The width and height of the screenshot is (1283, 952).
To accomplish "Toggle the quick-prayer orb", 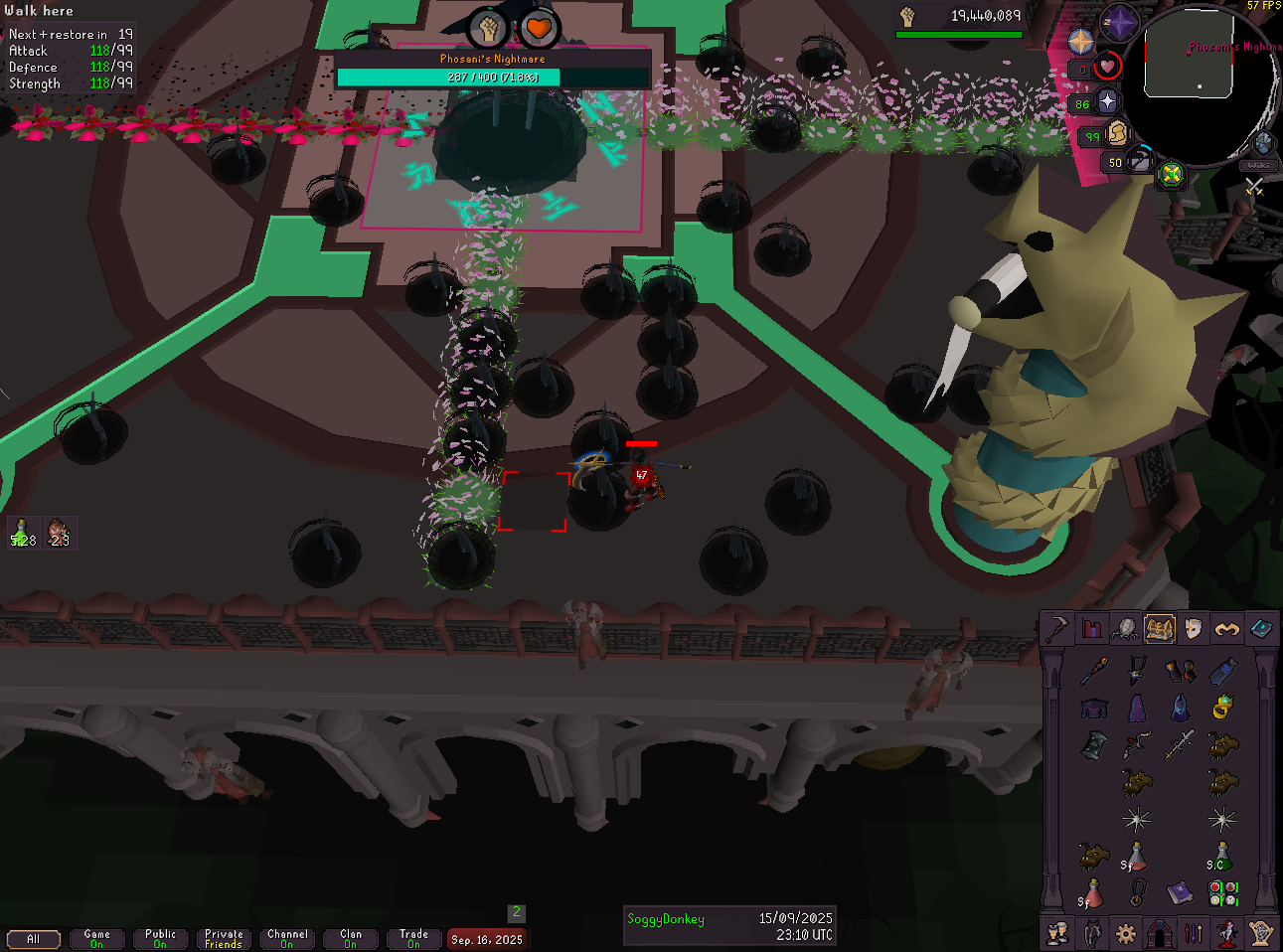I will pyautogui.click(x=1107, y=101).
